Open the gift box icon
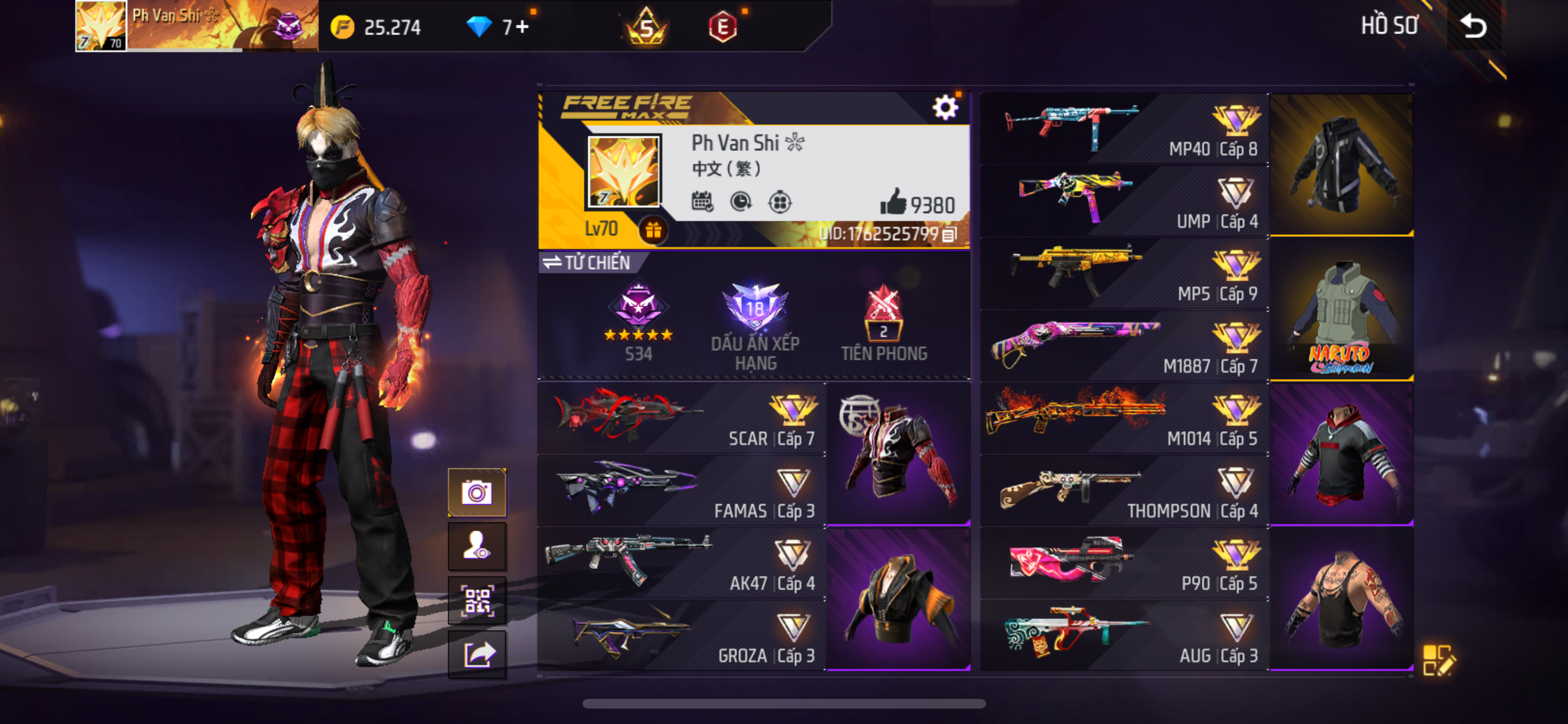Screen dimensions: 1568x724 coord(653,230)
